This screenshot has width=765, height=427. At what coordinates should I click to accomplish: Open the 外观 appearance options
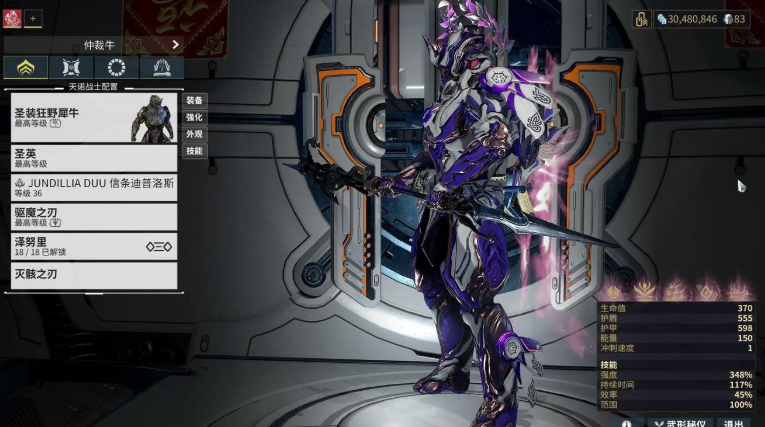(195, 134)
